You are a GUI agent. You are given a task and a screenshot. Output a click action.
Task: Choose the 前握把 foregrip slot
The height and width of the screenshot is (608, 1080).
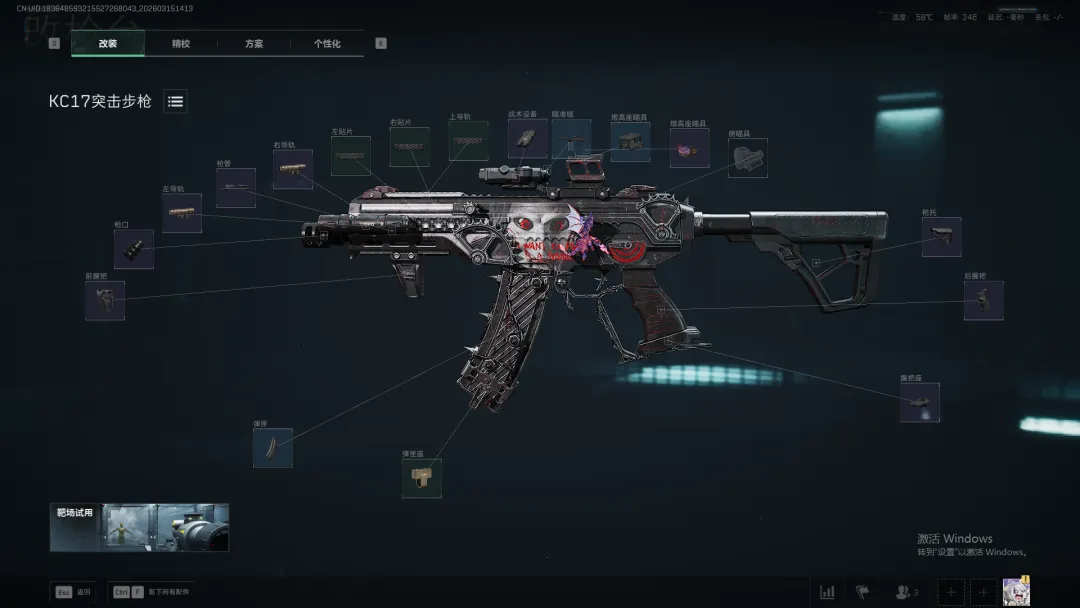tap(105, 300)
